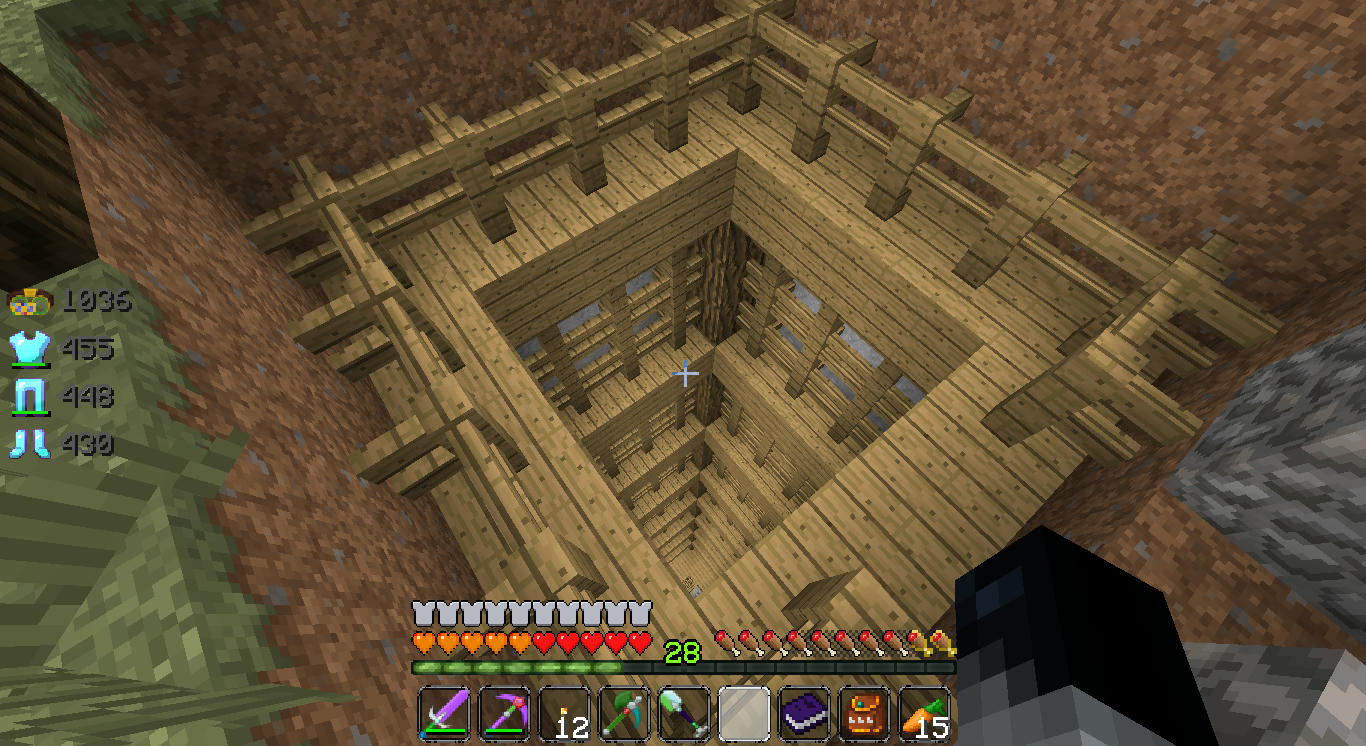Click the goggles armor durability icon
This screenshot has width=1366, height=746.
pyautogui.click(x=27, y=300)
